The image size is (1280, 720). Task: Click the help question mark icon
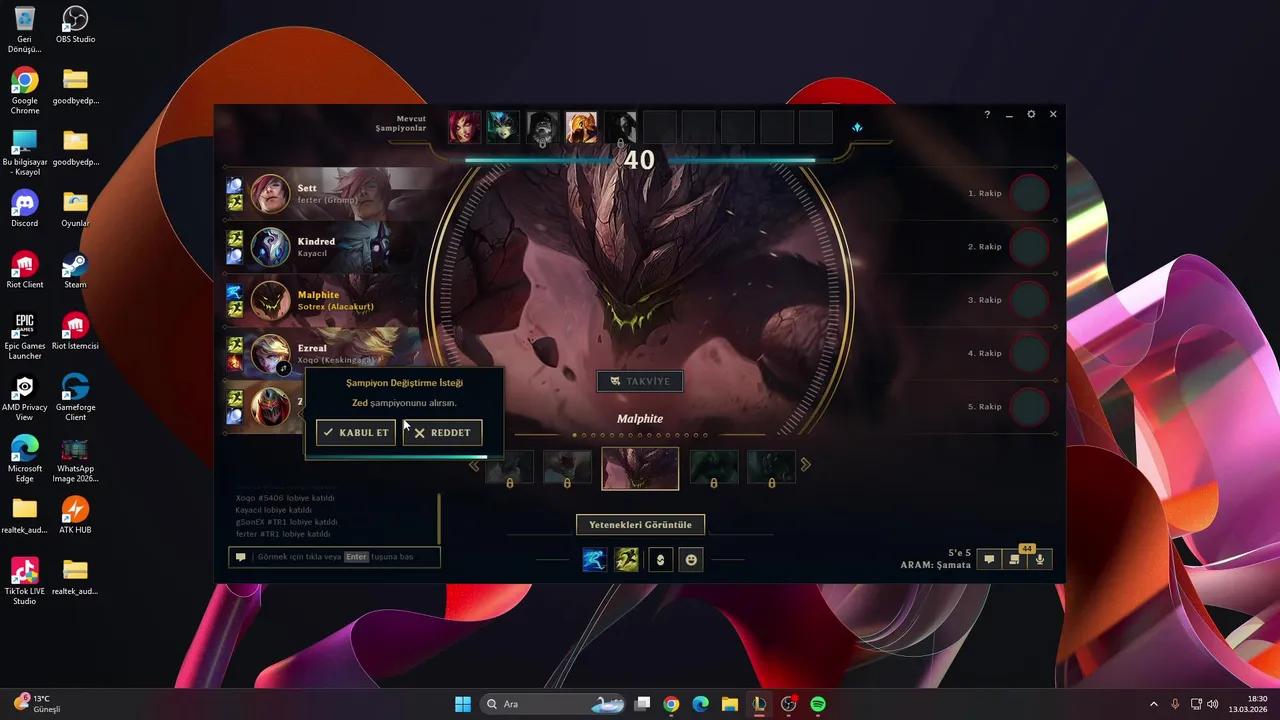[987, 114]
